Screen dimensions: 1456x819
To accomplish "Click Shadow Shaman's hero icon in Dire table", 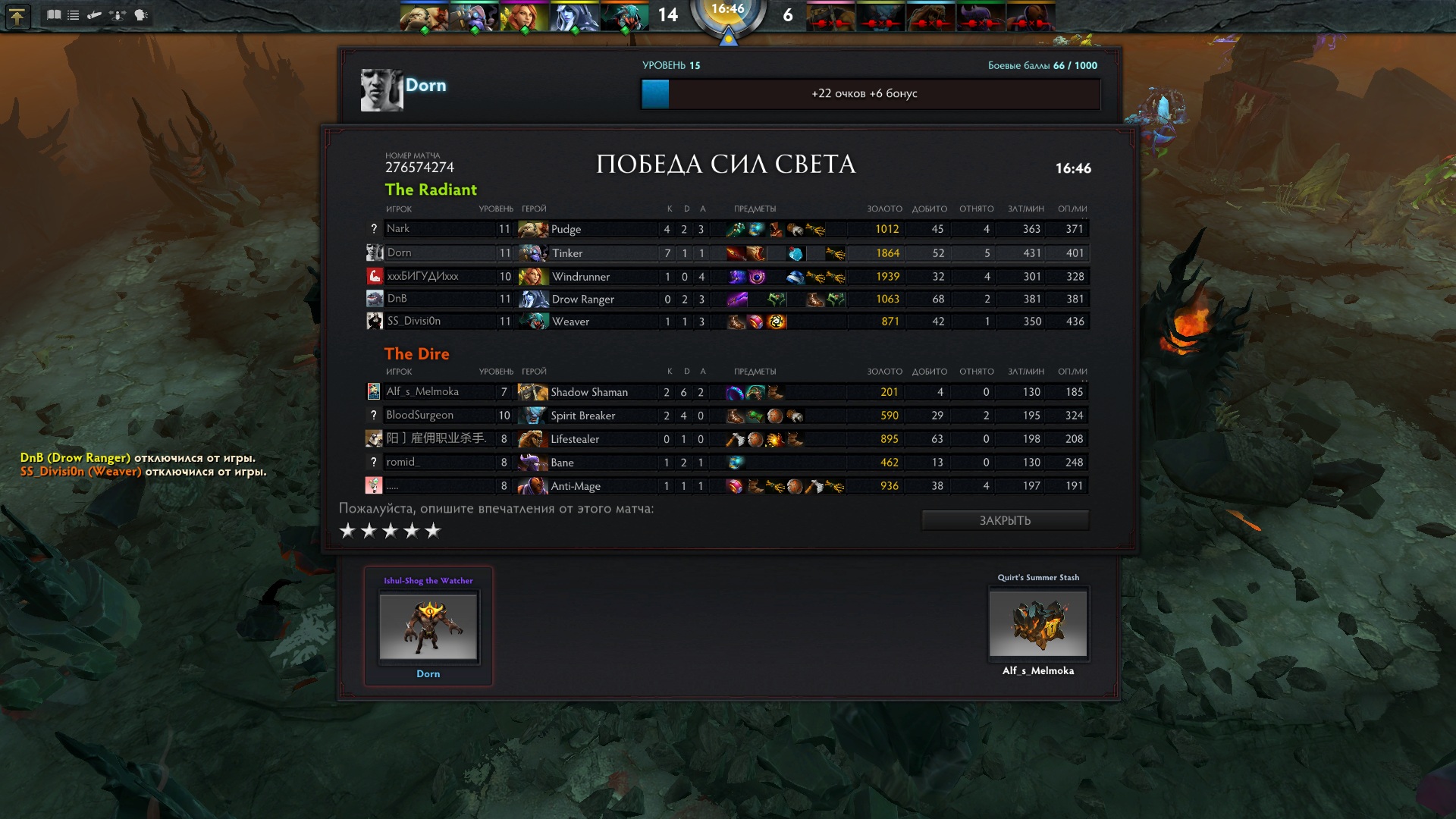I will [x=532, y=392].
